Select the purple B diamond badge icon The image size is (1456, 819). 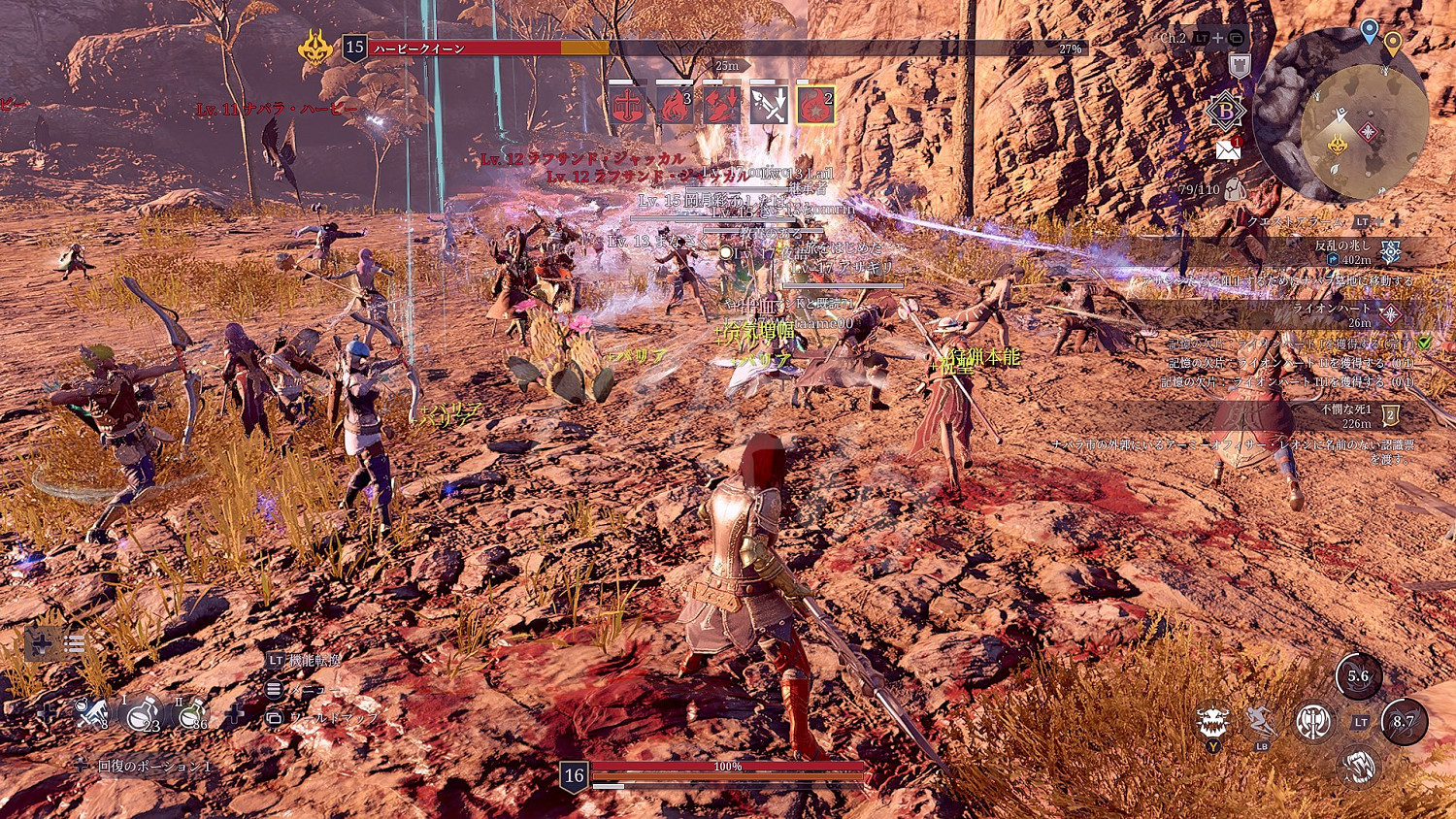tap(1225, 112)
